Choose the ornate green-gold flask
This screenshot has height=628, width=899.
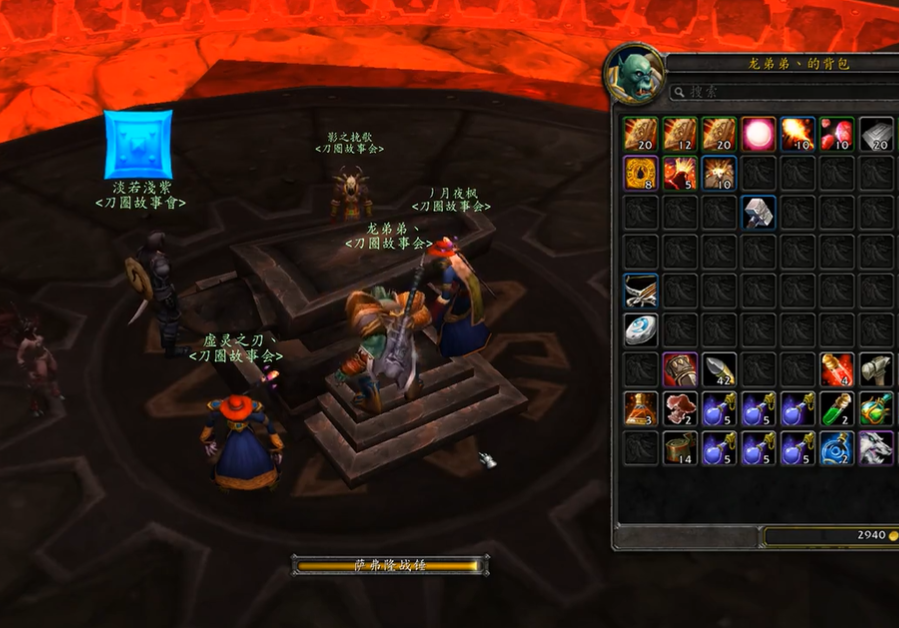tap(876, 408)
